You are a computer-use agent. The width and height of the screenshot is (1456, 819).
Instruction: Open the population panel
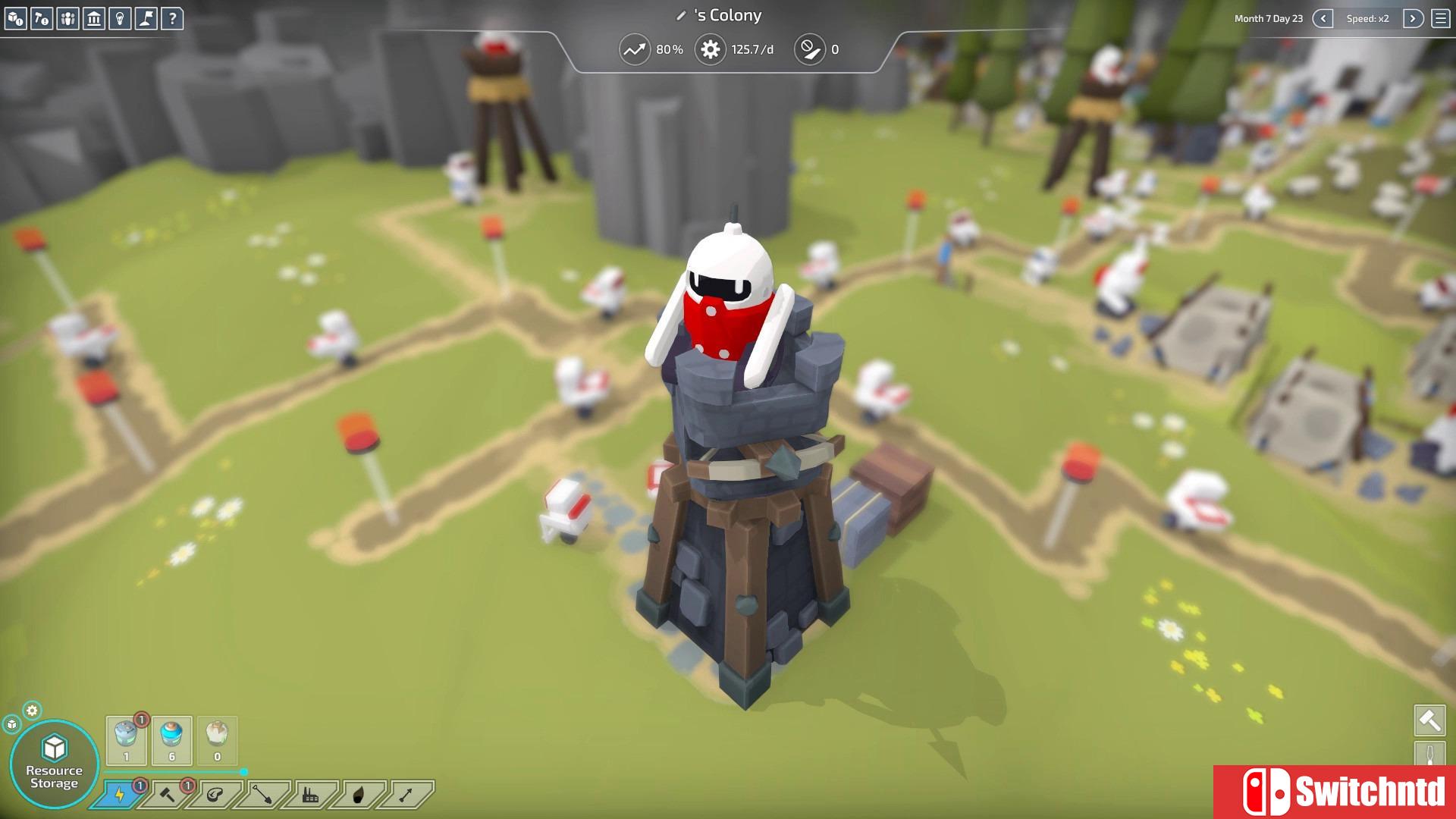67,16
